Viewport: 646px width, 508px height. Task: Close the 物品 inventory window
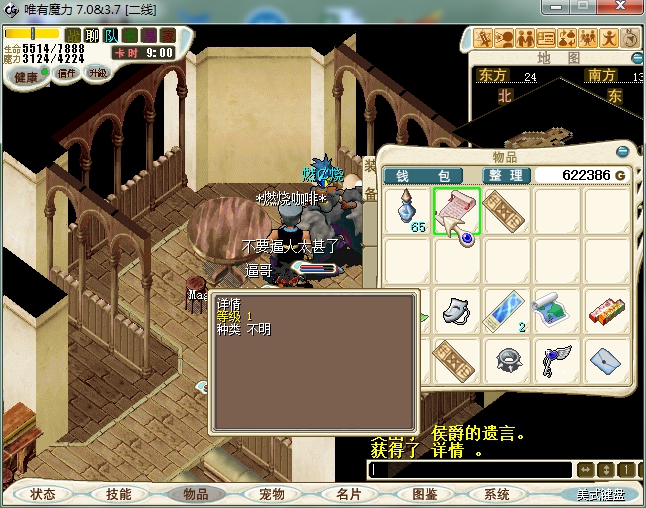pos(623,153)
